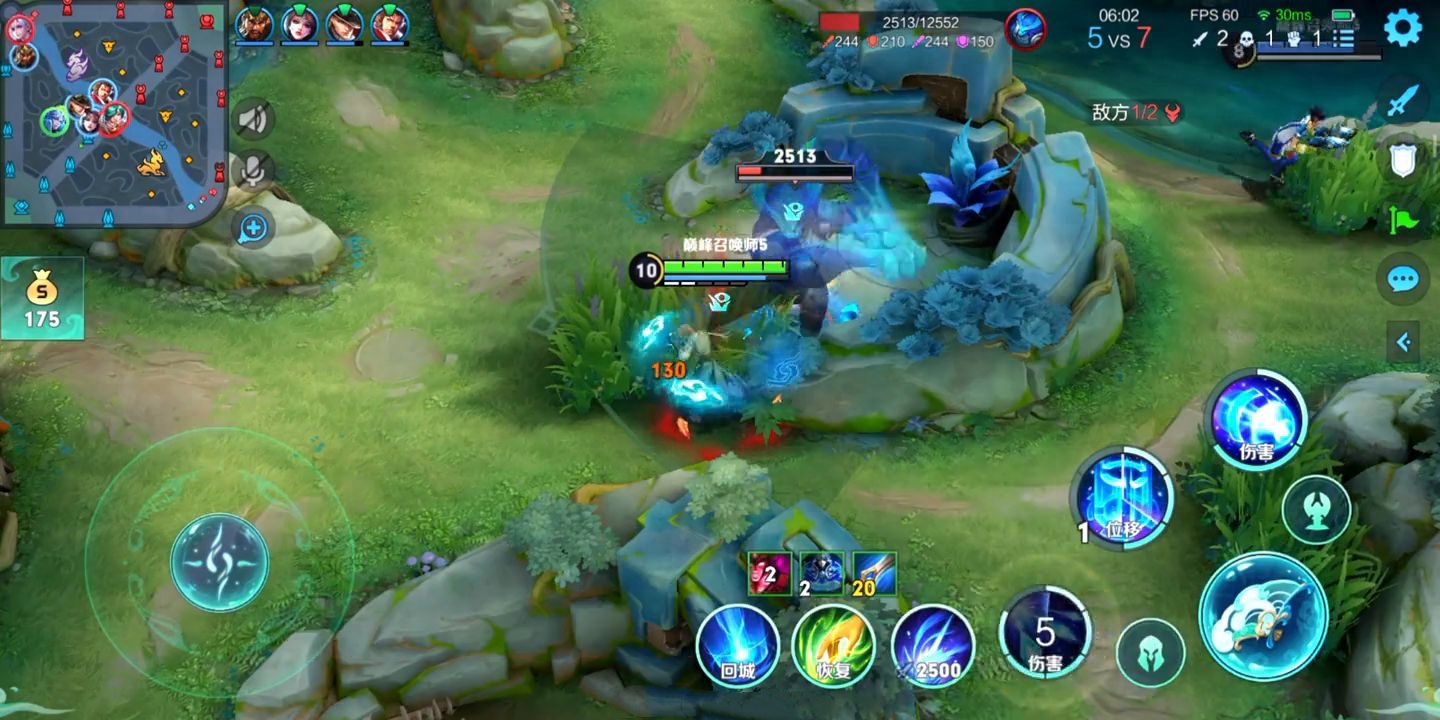Collapse the side panel with arrow button
This screenshot has width=1440, height=720.
coord(1403,343)
